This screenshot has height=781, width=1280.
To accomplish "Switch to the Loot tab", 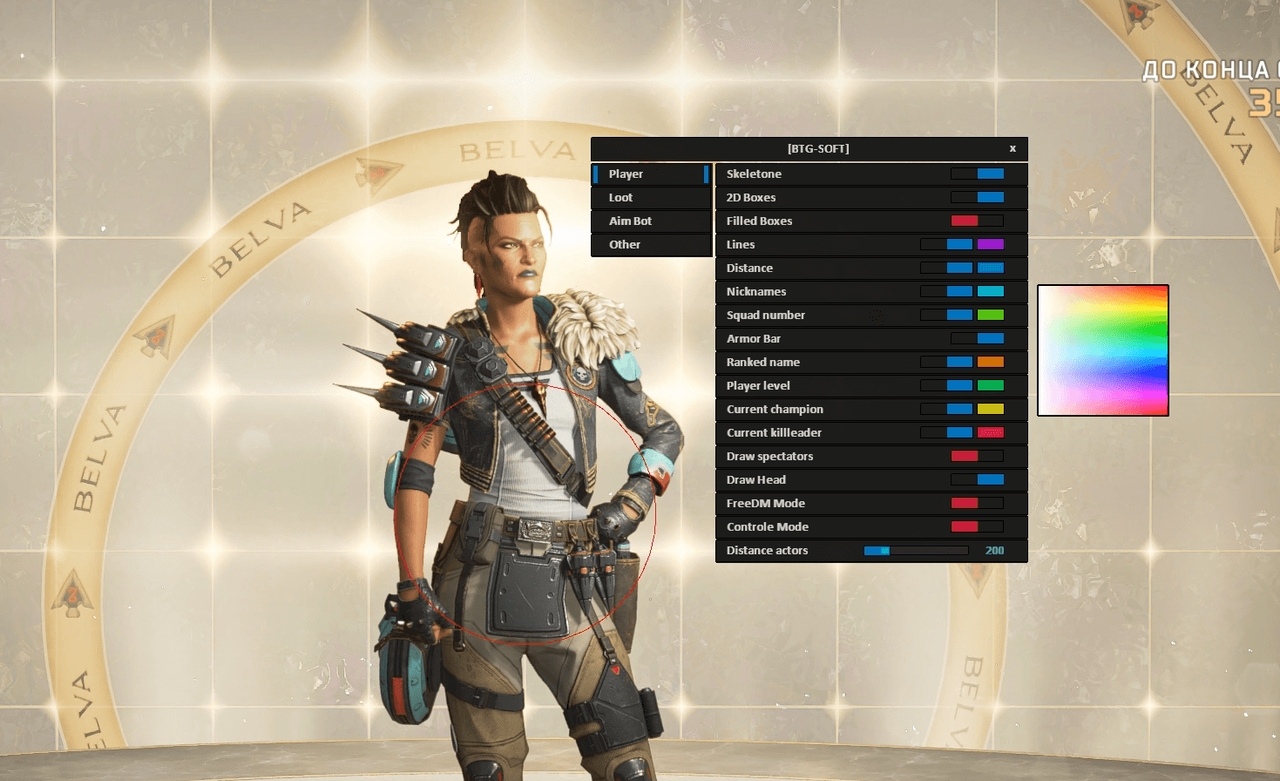I will pyautogui.click(x=650, y=197).
